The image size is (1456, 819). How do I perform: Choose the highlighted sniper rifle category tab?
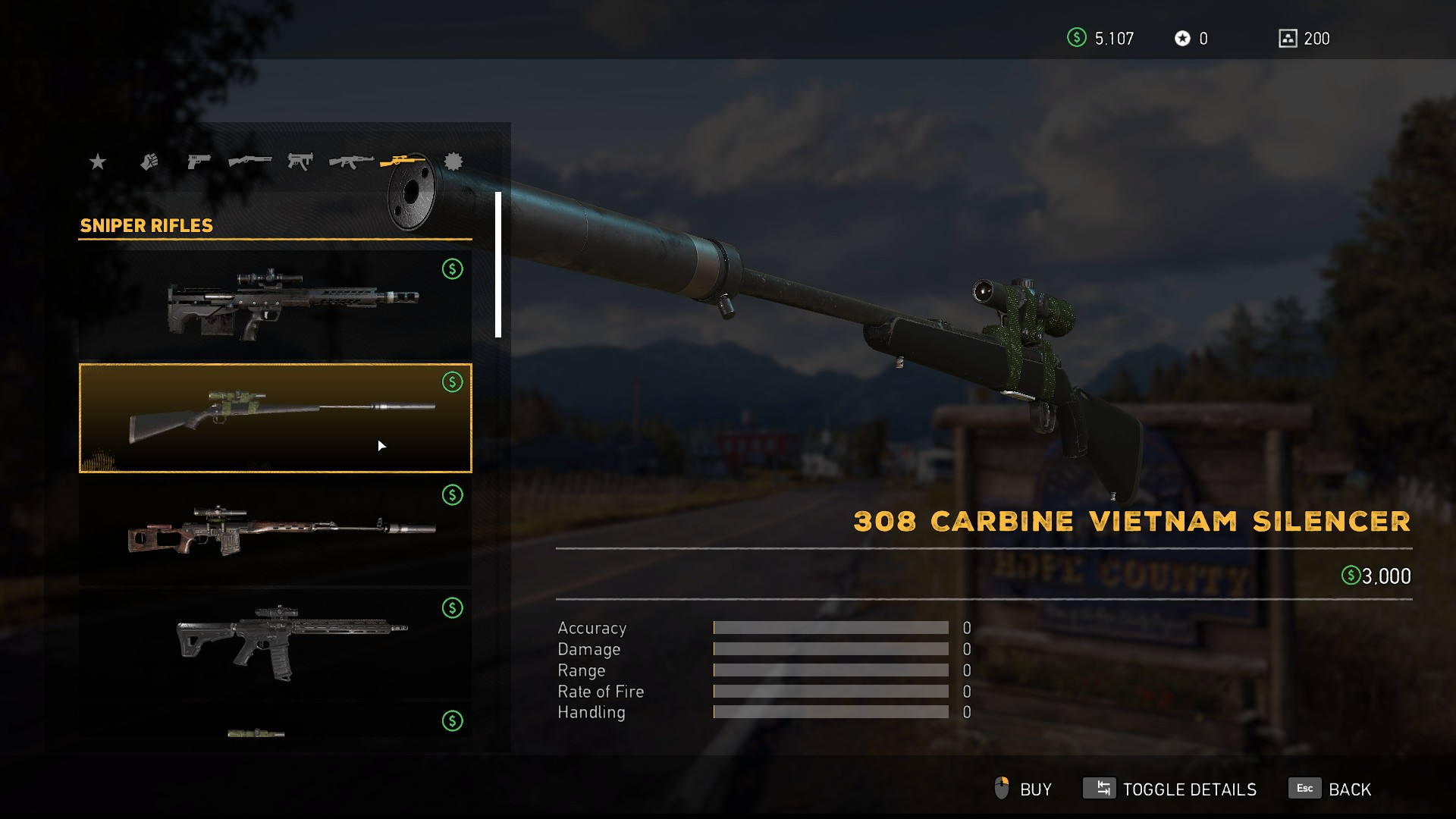(x=402, y=161)
